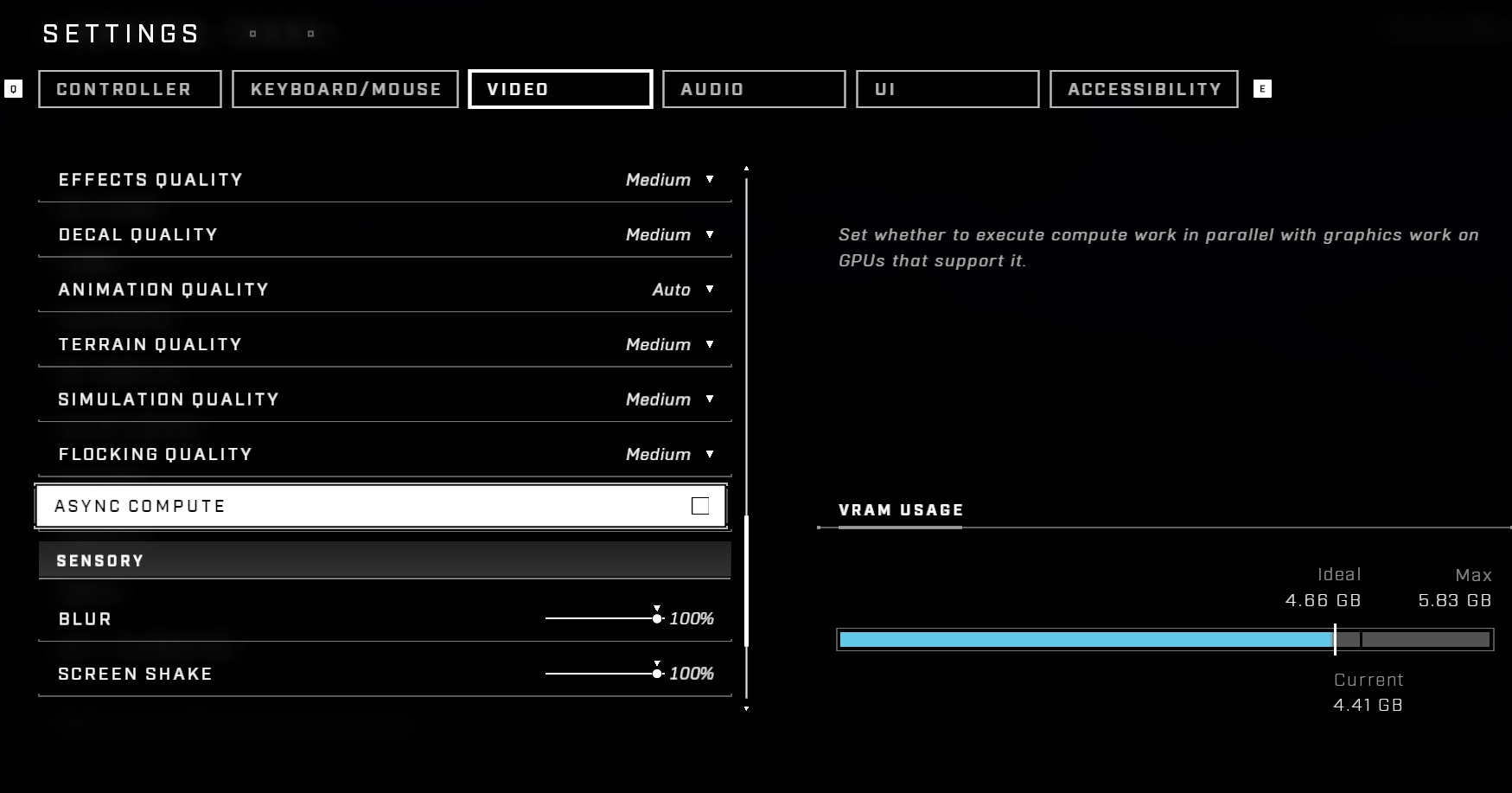This screenshot has width=1512, height=793.
Task: Select the Video tab
Action: coord(560,89)
